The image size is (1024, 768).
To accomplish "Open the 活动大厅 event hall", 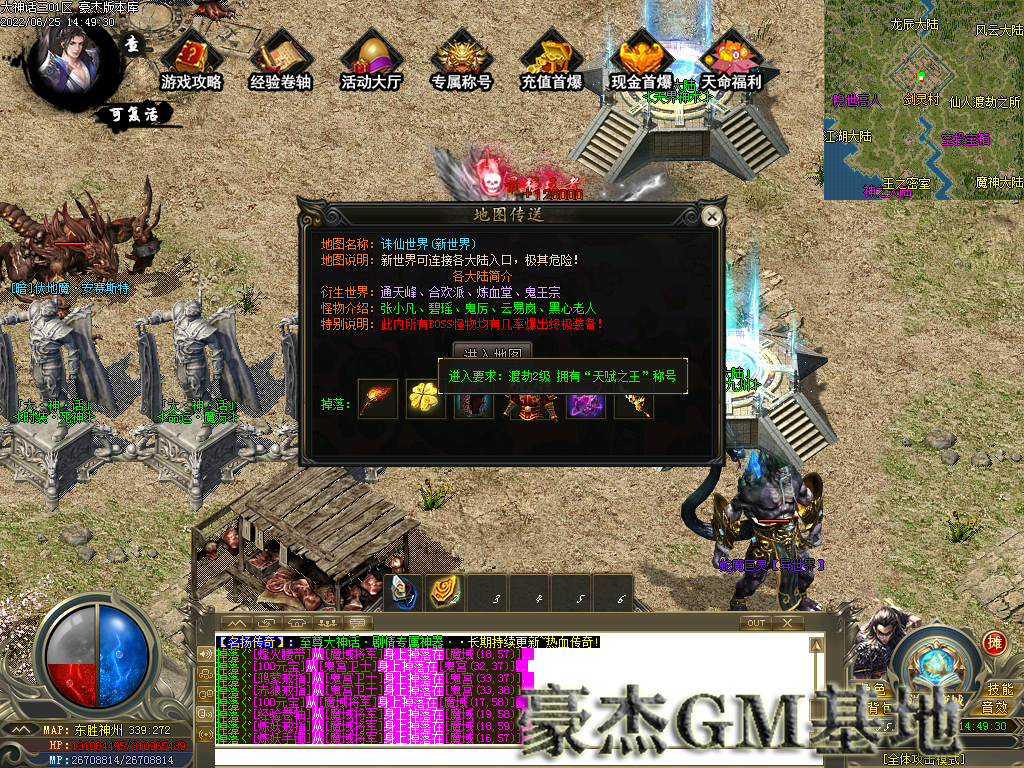I will pyautogui.click(x=371, y=62).
